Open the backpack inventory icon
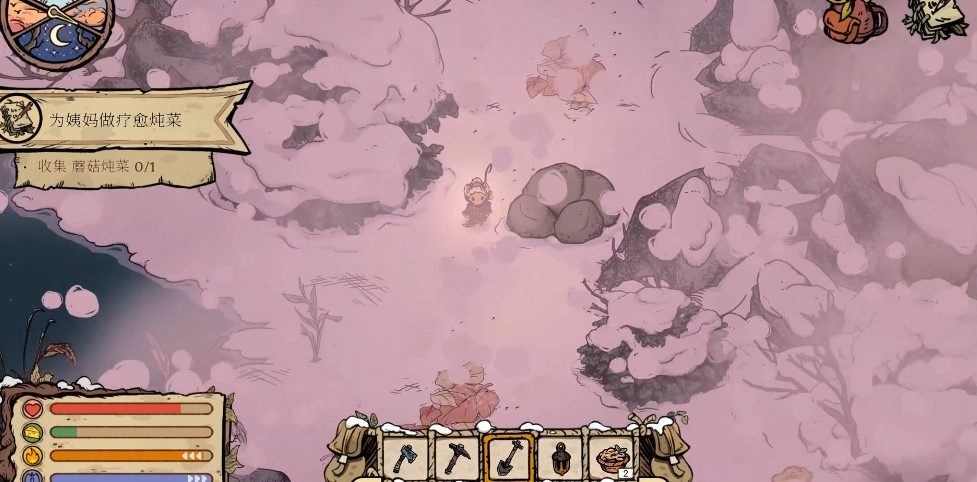The height and width of the screenshot is (482, 977). [853, 20]
